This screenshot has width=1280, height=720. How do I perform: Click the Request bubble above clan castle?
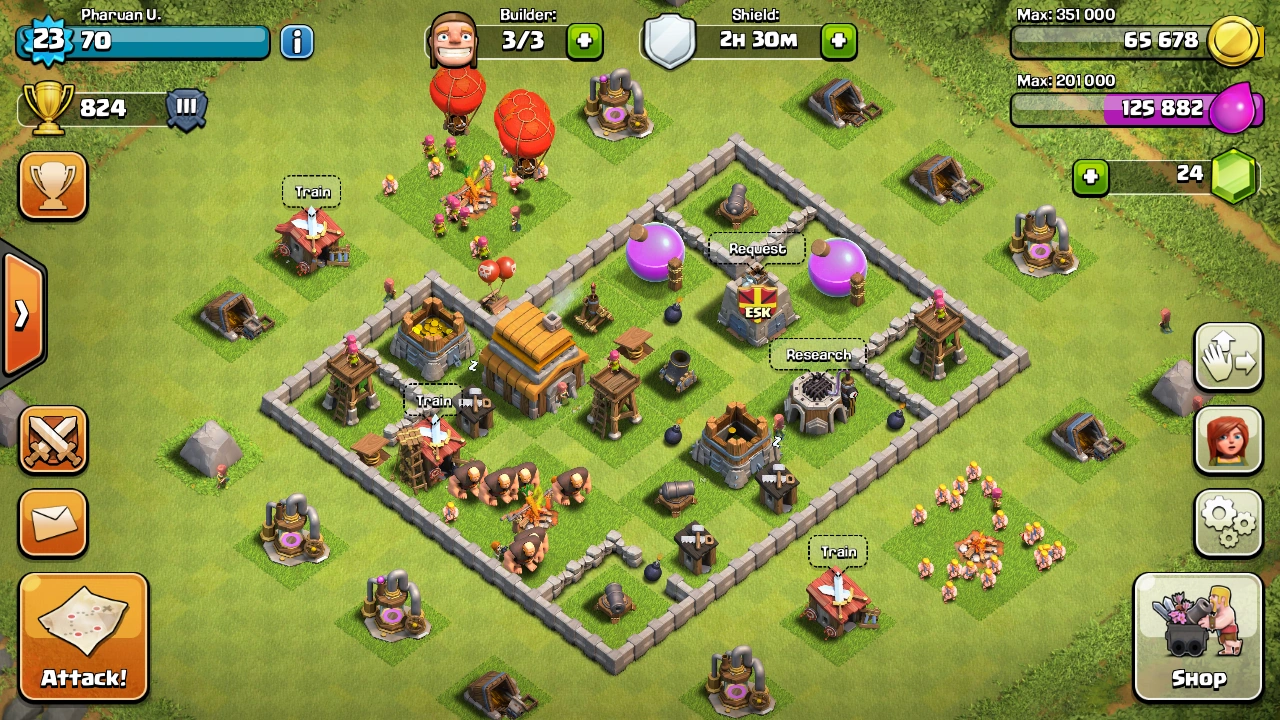(757, 249)
